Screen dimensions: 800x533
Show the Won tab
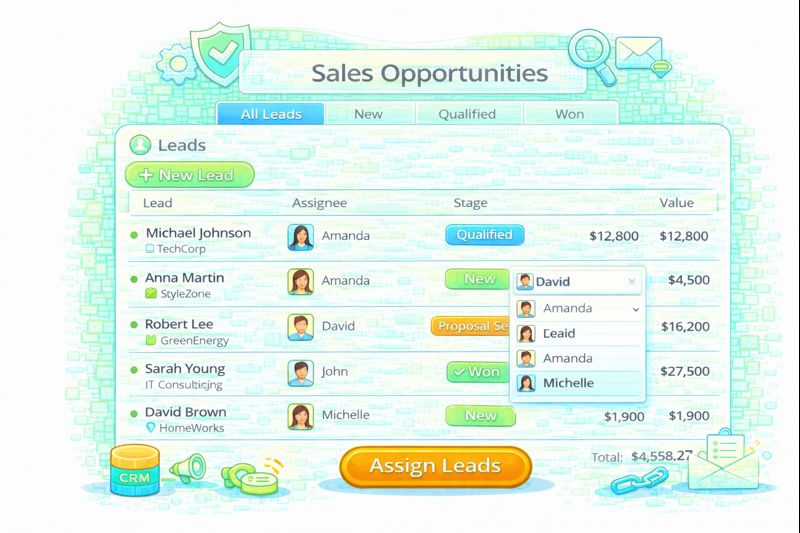pyautogui.click(x=569, y=114)
